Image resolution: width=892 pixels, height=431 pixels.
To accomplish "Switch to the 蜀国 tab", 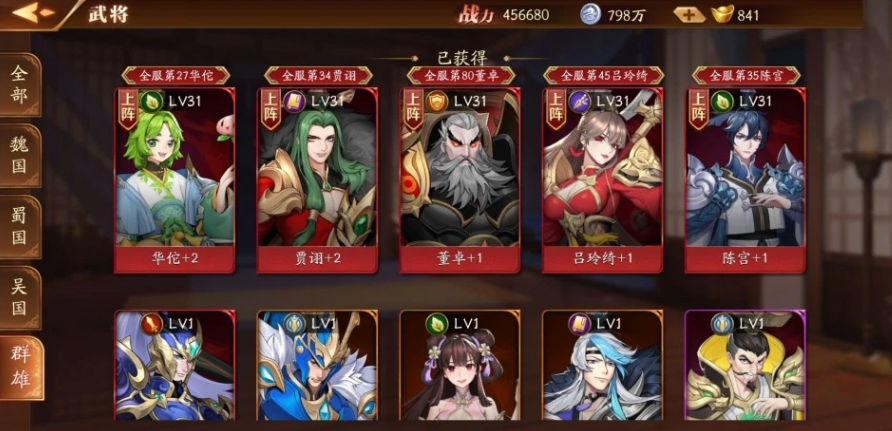I will point(19,227).
